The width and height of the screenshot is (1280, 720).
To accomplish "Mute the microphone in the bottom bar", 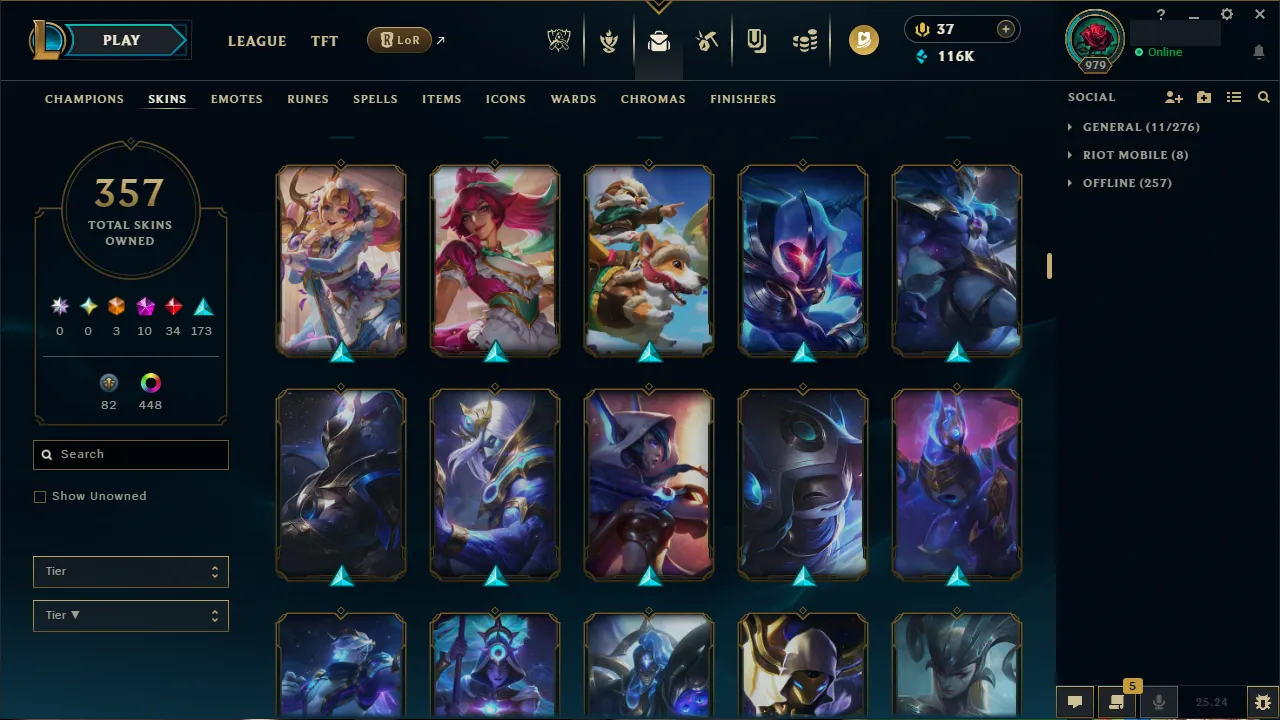I will click(1159, 701).
